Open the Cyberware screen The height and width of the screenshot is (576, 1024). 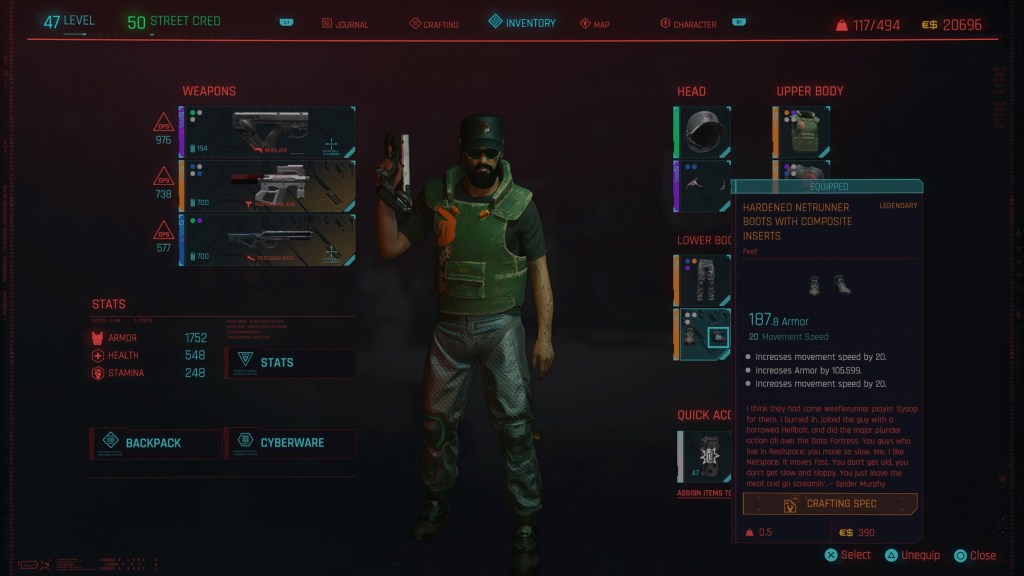[291, 443]
